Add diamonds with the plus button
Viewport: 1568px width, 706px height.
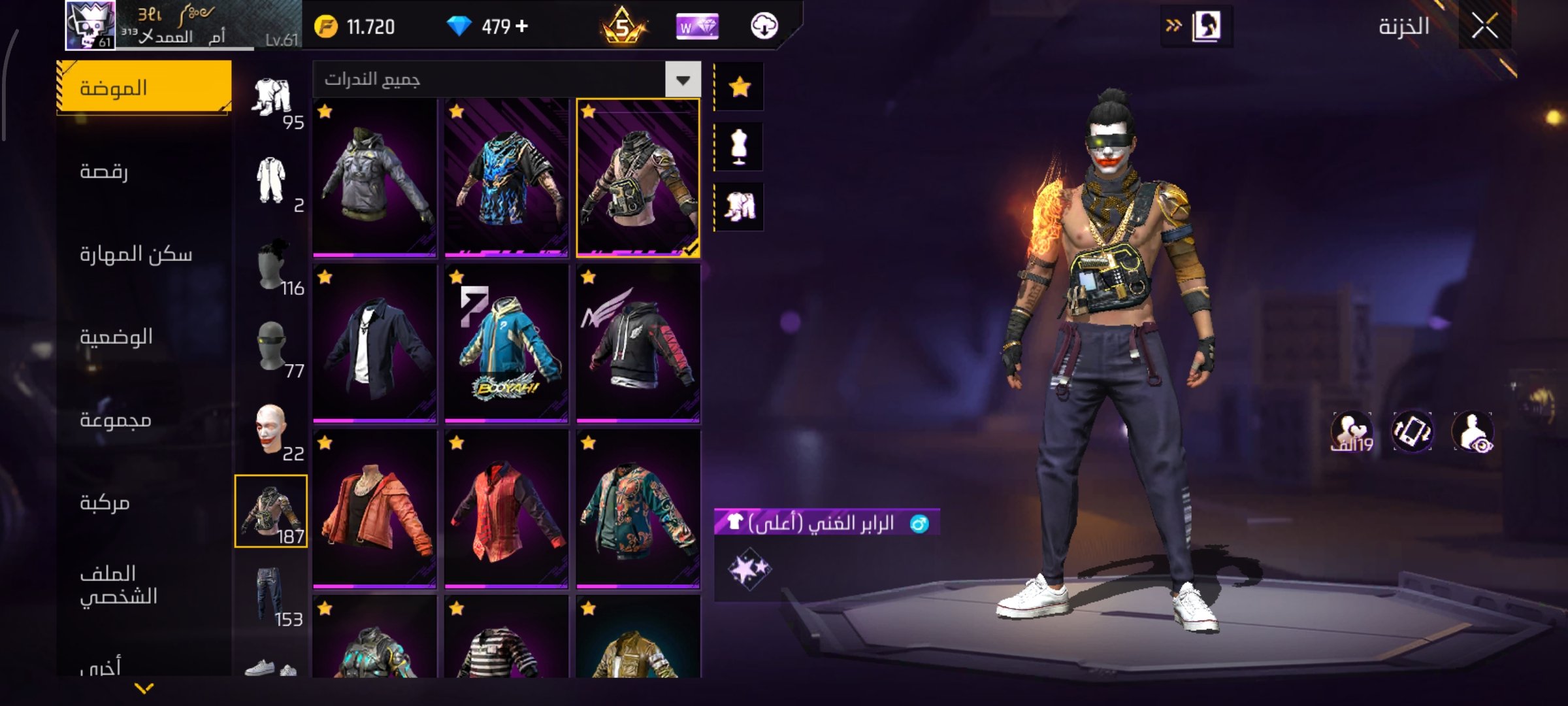click(521, 26)
